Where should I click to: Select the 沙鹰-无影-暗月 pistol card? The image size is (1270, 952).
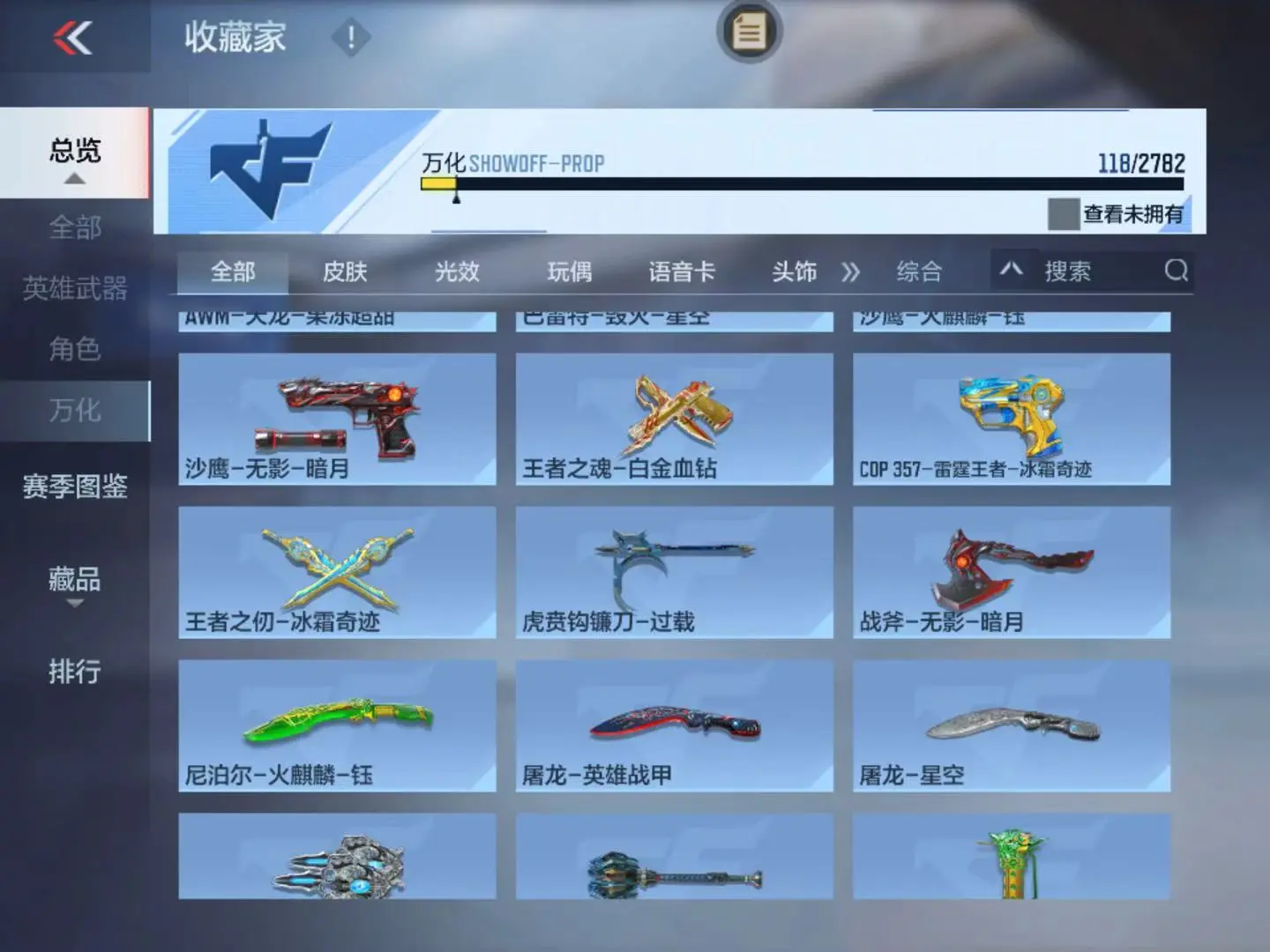[x=337, y=419]
